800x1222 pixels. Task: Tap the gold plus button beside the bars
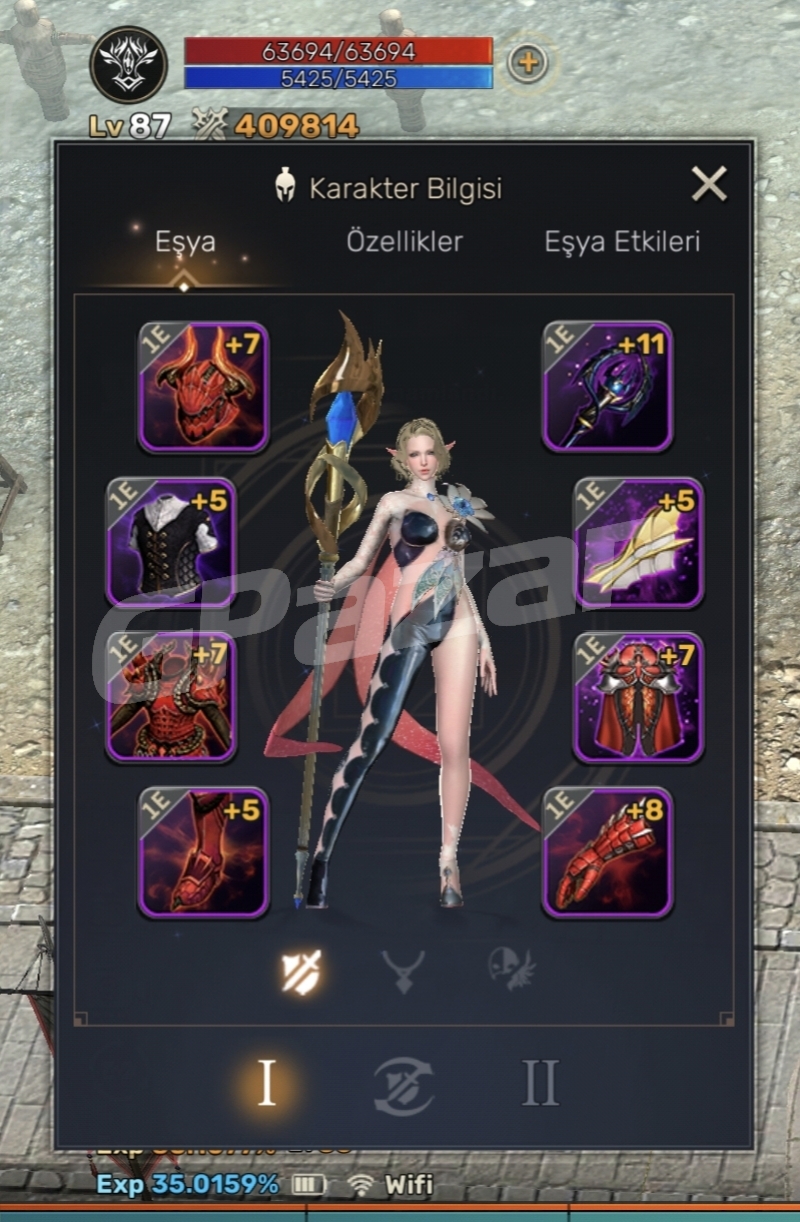tap(527, 63)
